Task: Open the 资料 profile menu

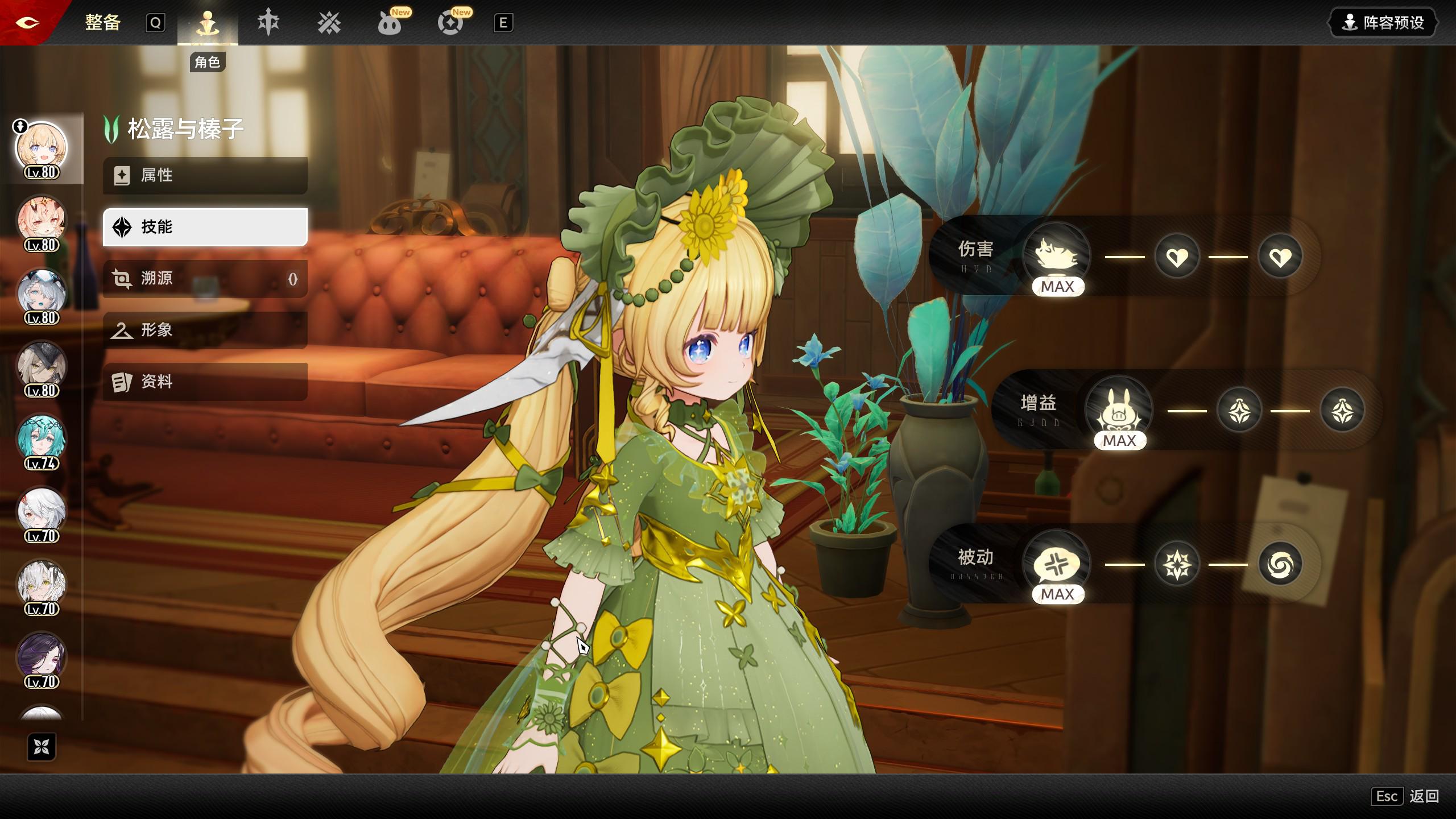Action: tap(205, 382)
